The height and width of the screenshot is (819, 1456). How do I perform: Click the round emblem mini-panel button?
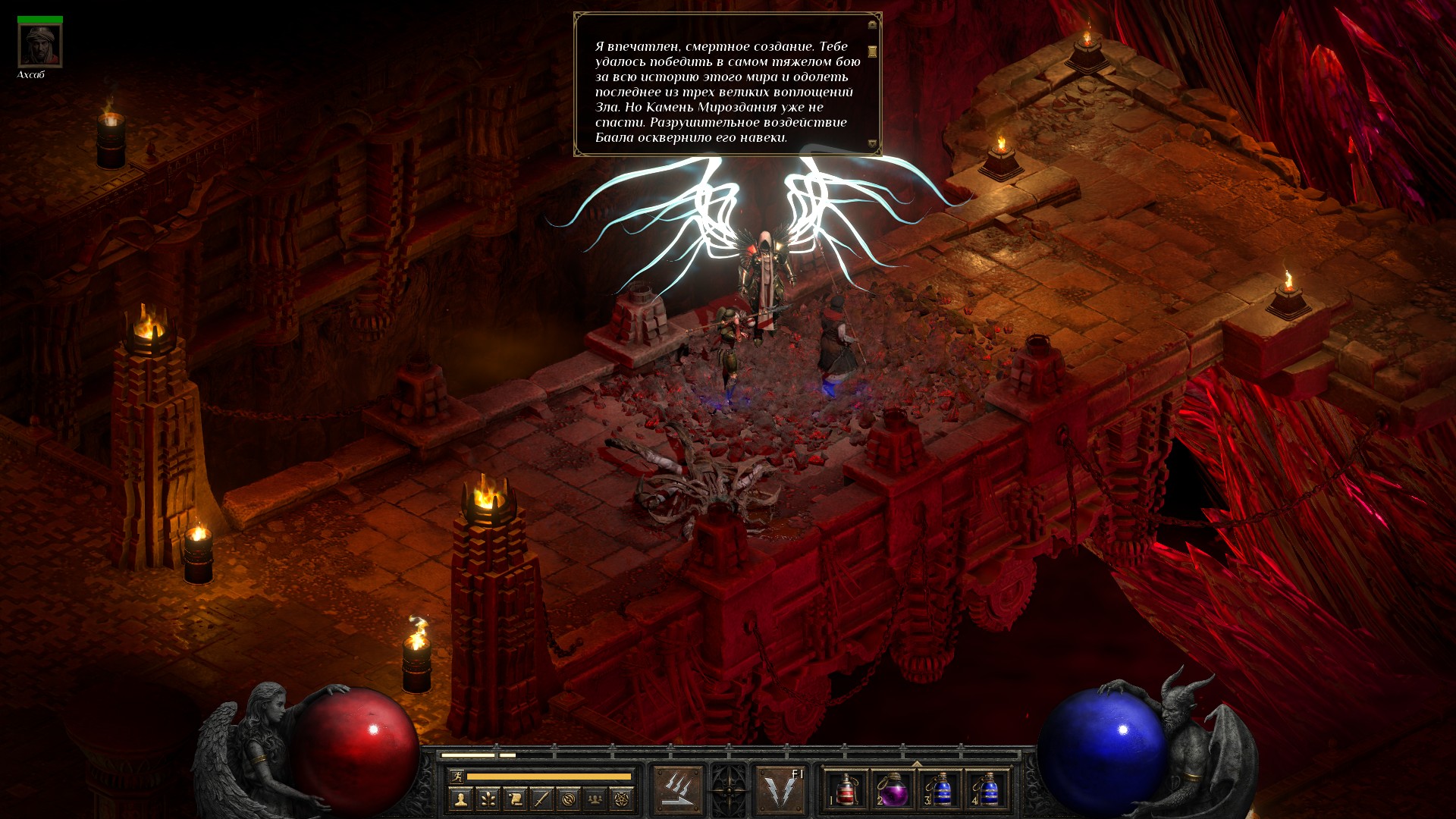coord(569,798)
